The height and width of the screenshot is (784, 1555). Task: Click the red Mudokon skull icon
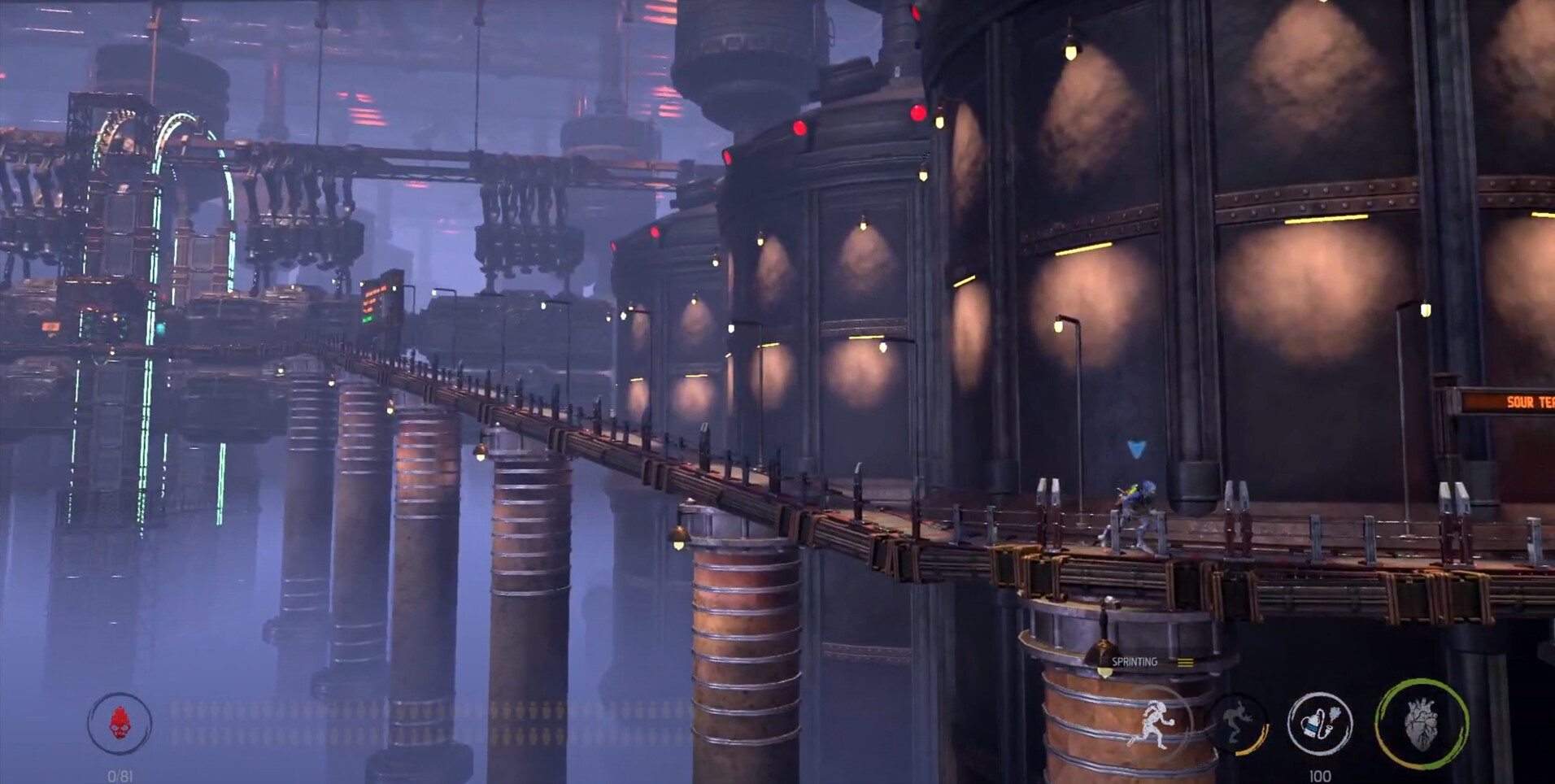(120, 723)
